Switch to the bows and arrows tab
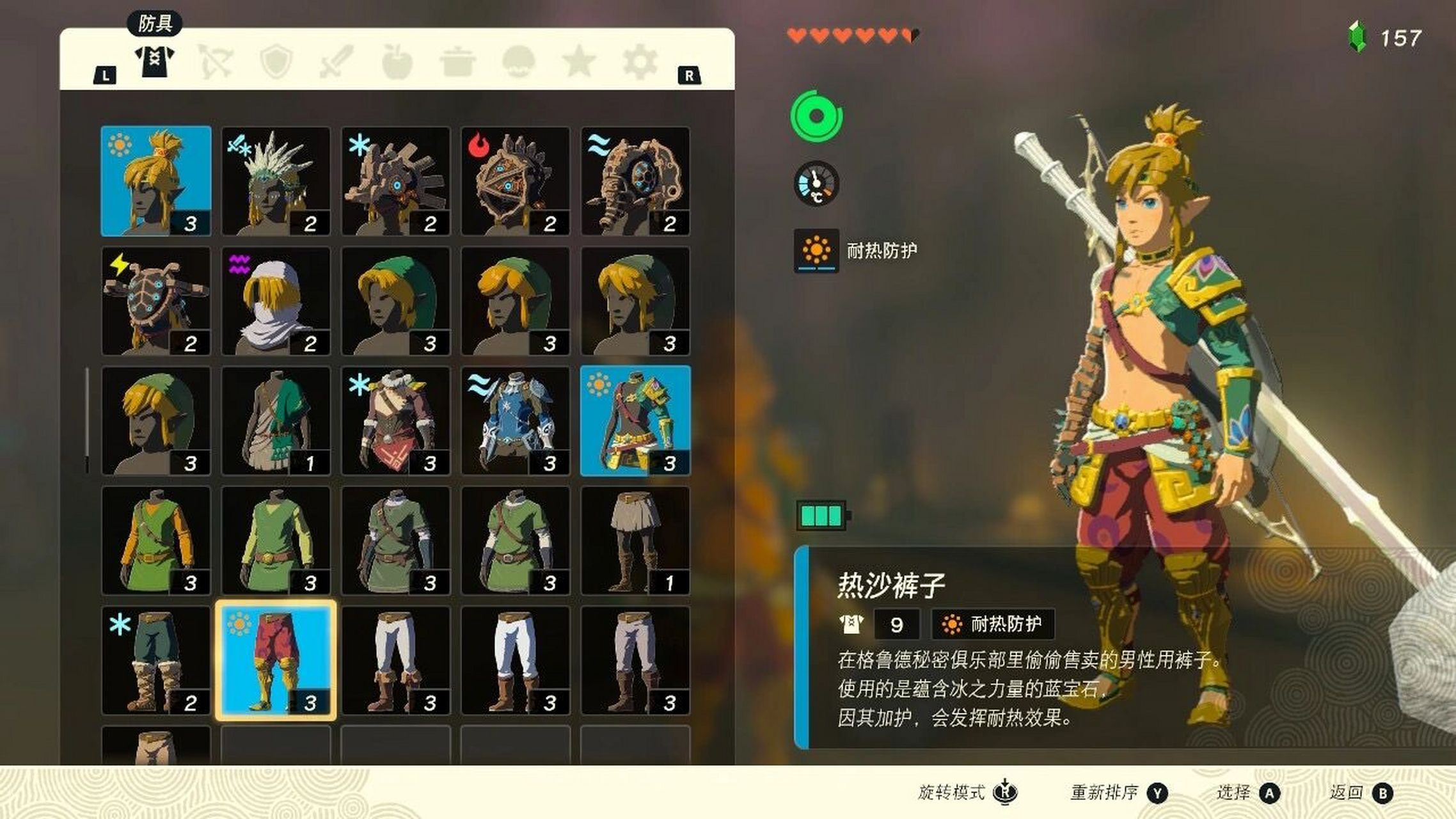This screenshot has width=1456, height=819. coord(216,62)
